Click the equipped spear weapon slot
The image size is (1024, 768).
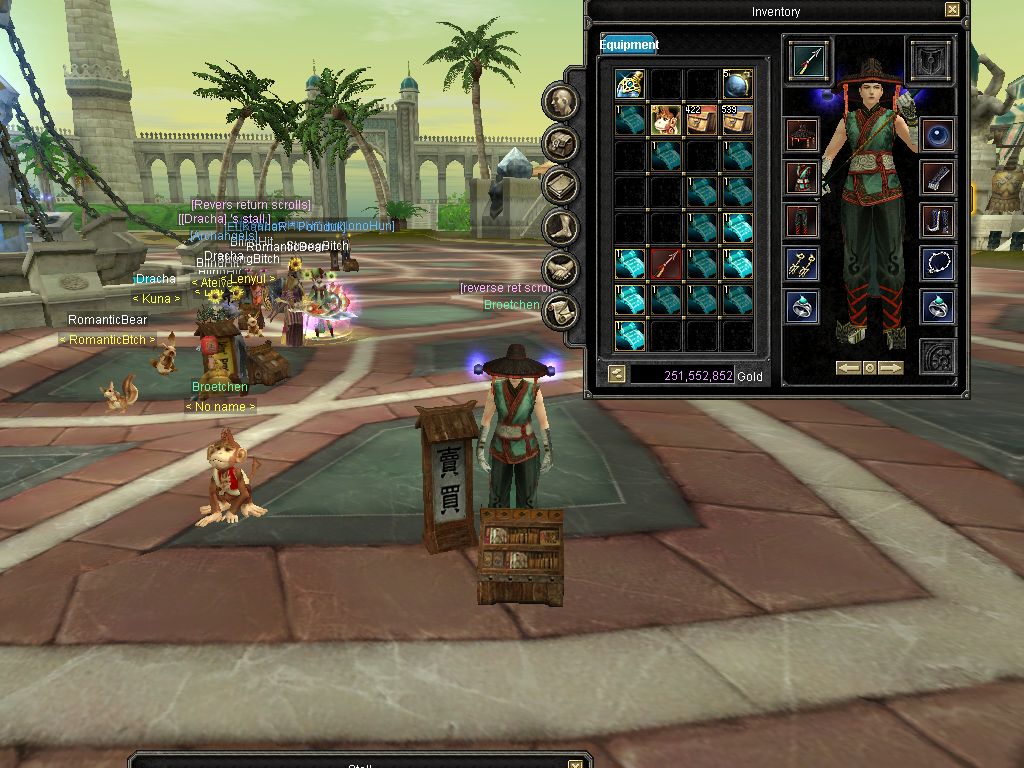[807, 60]
